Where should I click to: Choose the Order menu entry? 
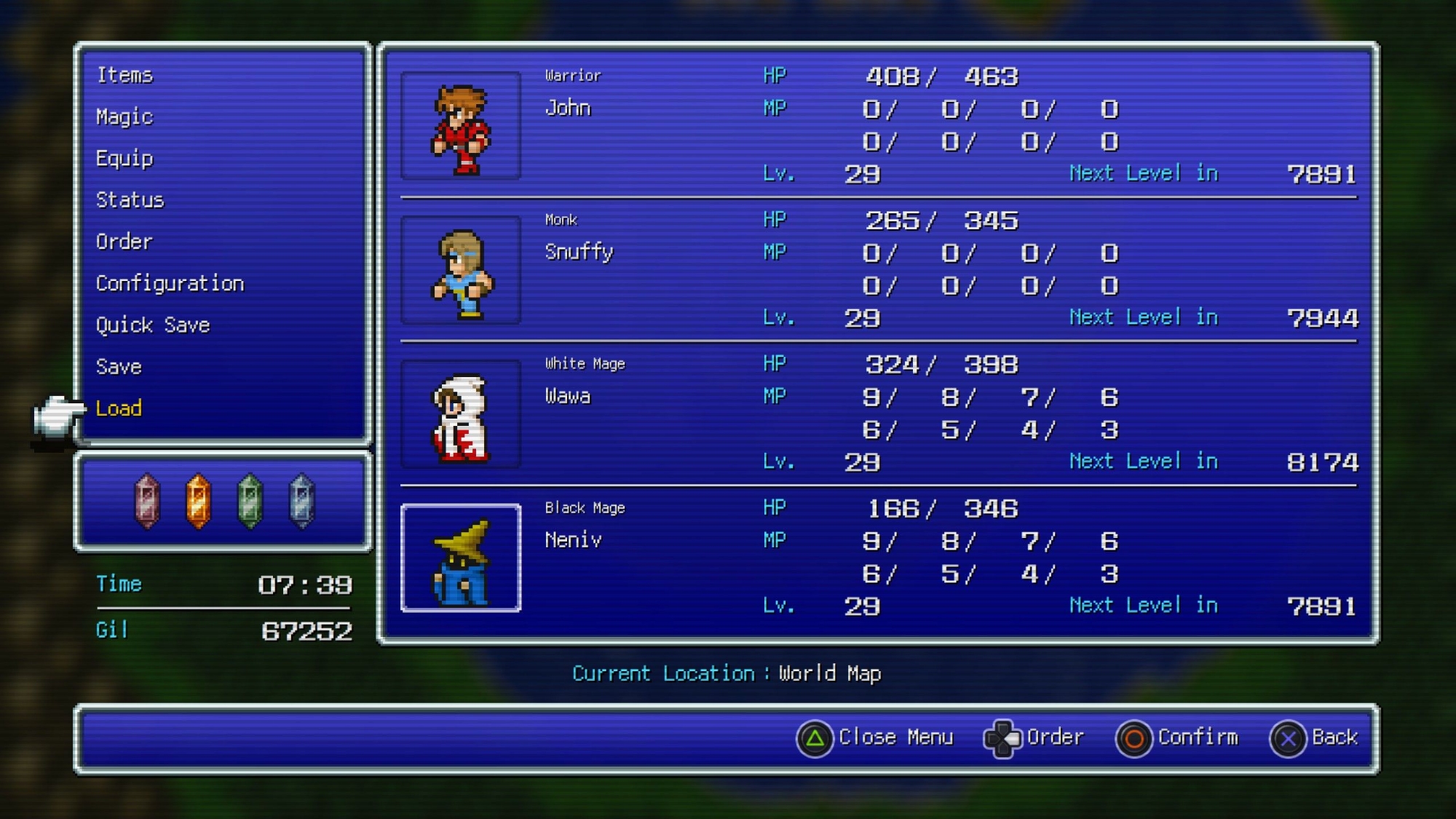click(x=124, y=242)
